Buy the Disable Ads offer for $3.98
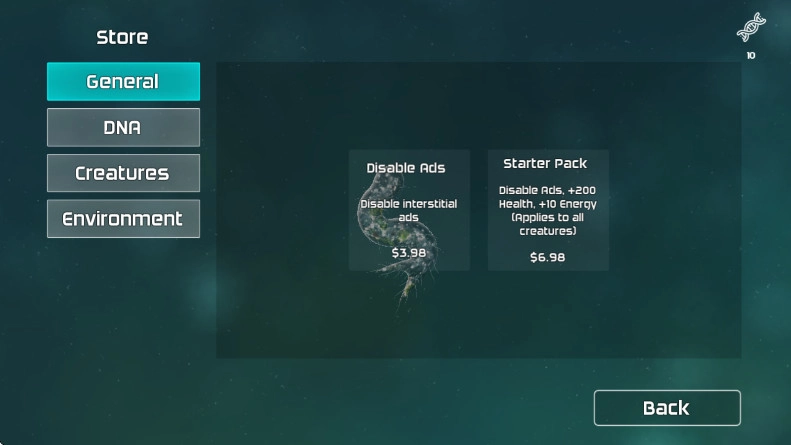This screenshot has height=445, width=791. pyautogui.click(x=409, y=211)
